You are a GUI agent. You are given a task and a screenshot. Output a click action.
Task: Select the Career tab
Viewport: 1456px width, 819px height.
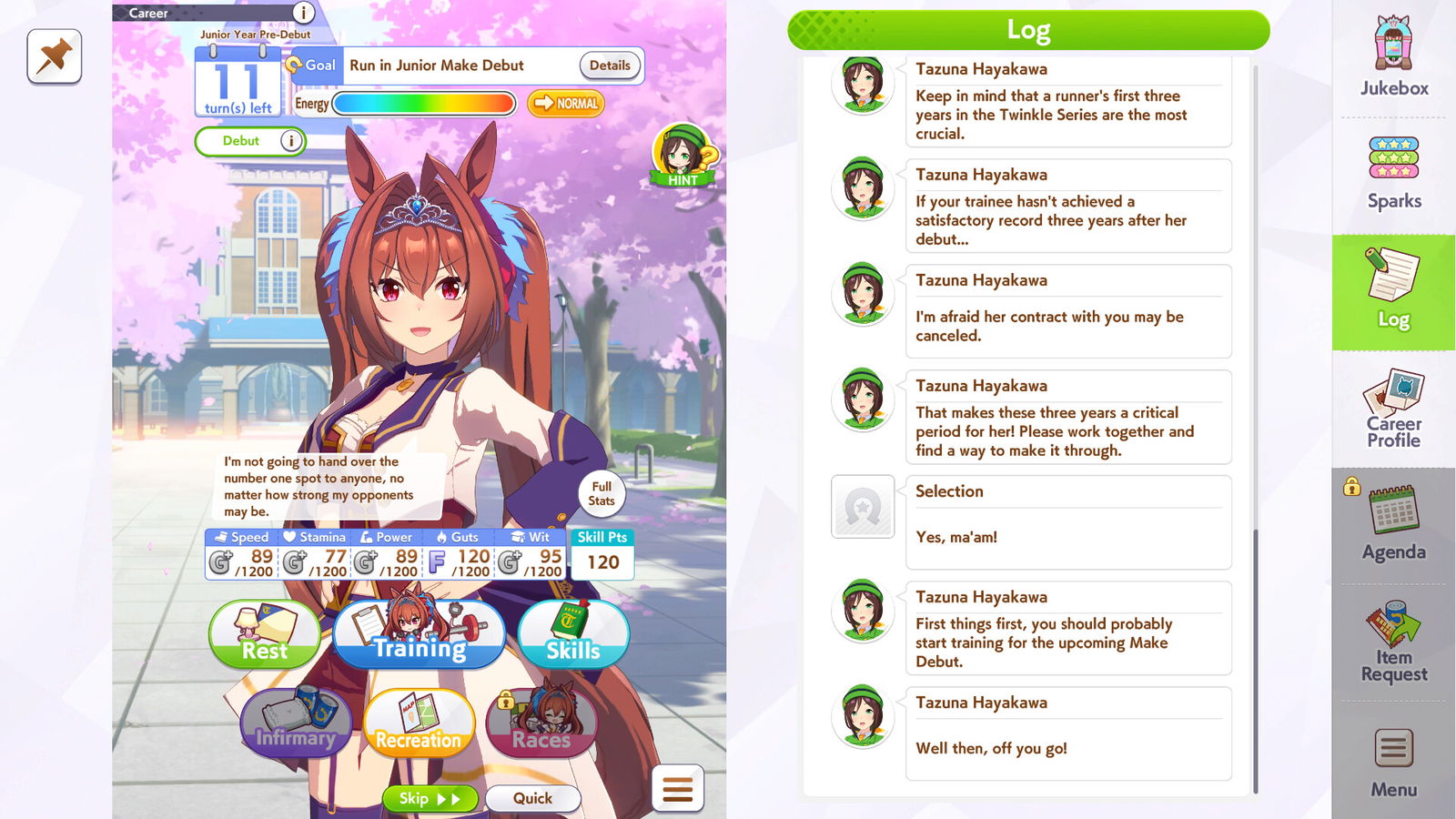pyautogui.click(x=148, y=13)
